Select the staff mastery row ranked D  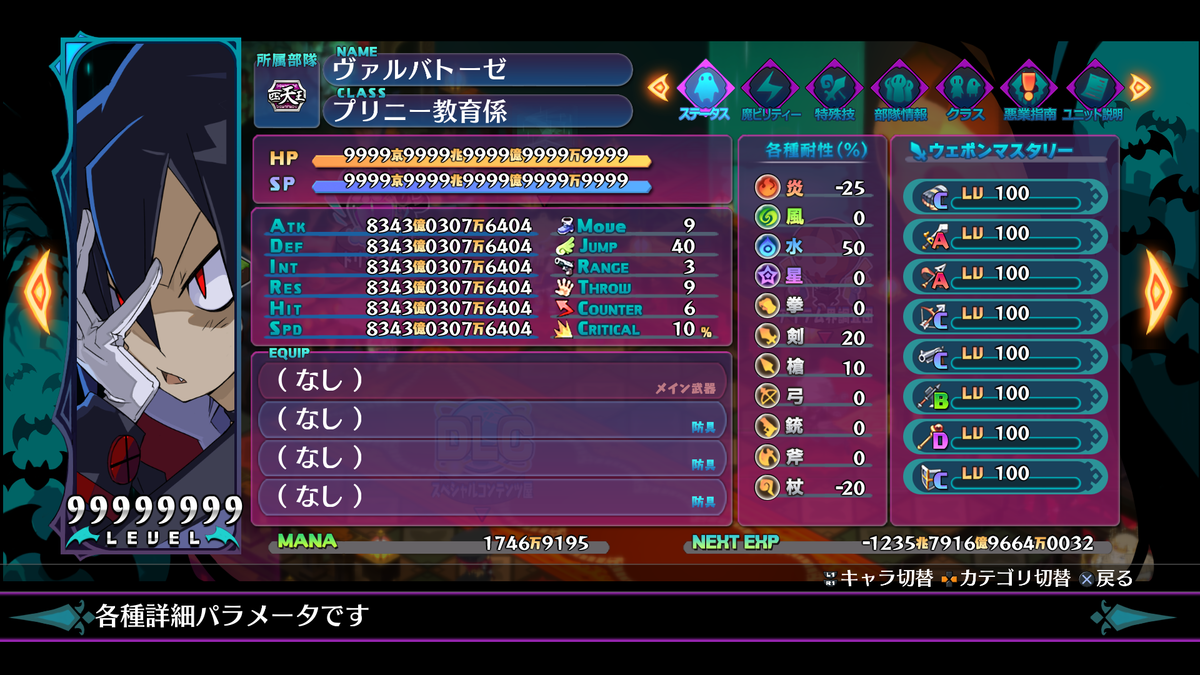tap(1005, 434)
